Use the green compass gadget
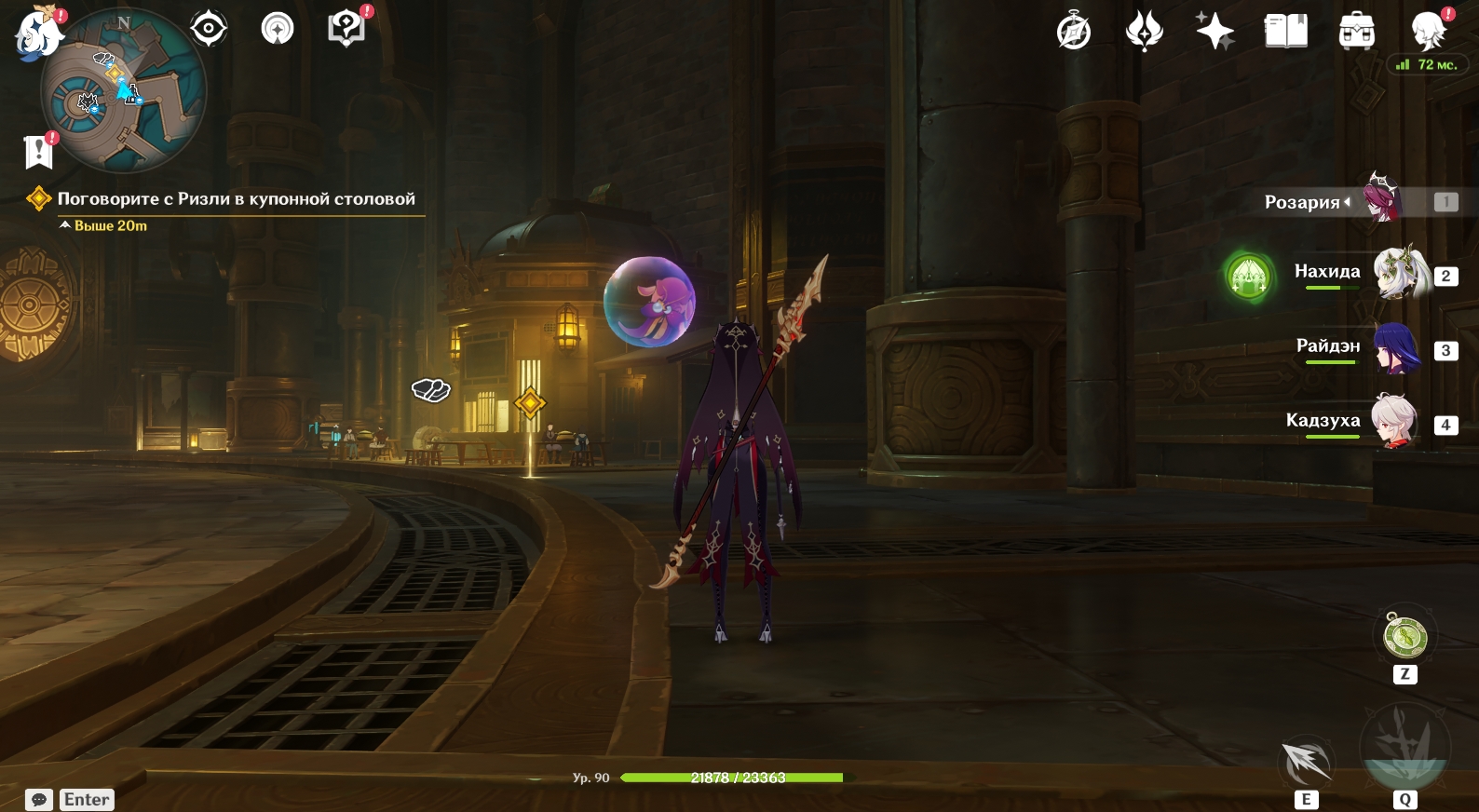1479x812 pixels. tap(1404, 637)
